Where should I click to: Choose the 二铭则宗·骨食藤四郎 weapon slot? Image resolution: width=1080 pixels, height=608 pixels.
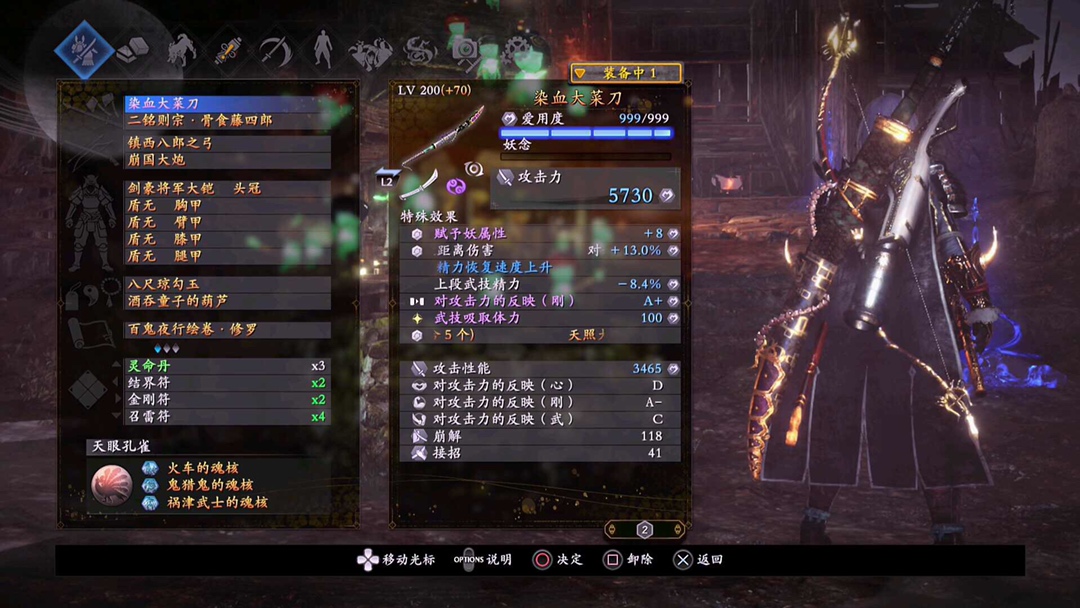pyautogui.click(x=227, y=120)
